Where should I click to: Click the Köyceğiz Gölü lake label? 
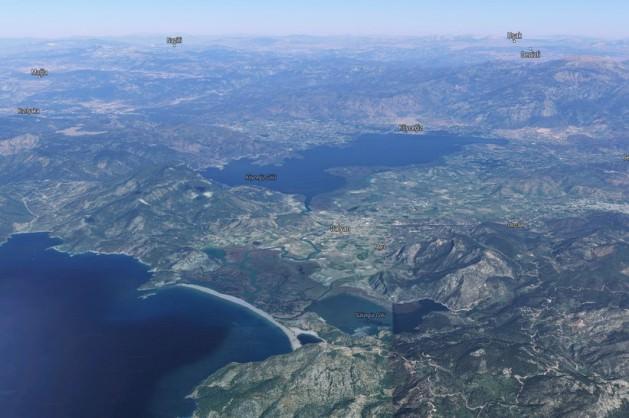[260, 177]
